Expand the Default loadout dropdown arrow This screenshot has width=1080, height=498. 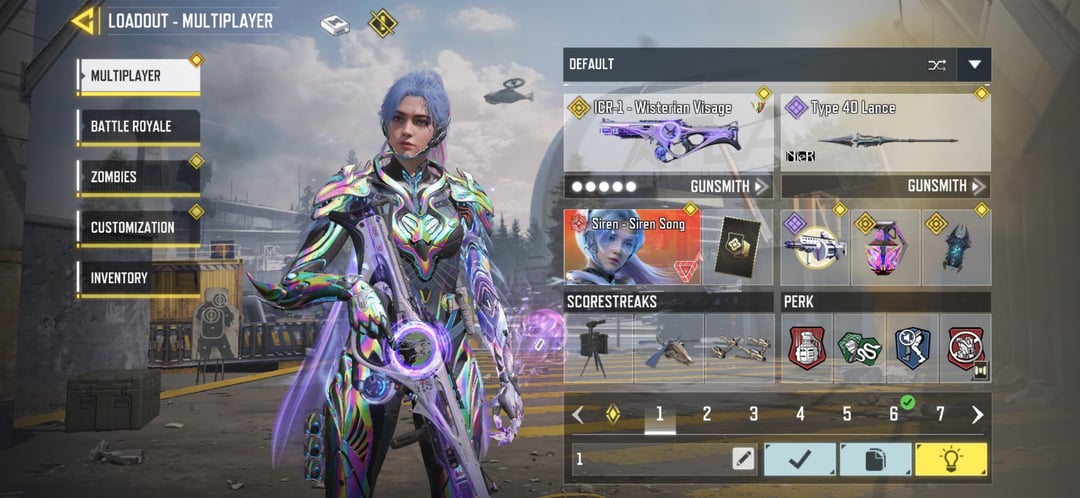974,65
